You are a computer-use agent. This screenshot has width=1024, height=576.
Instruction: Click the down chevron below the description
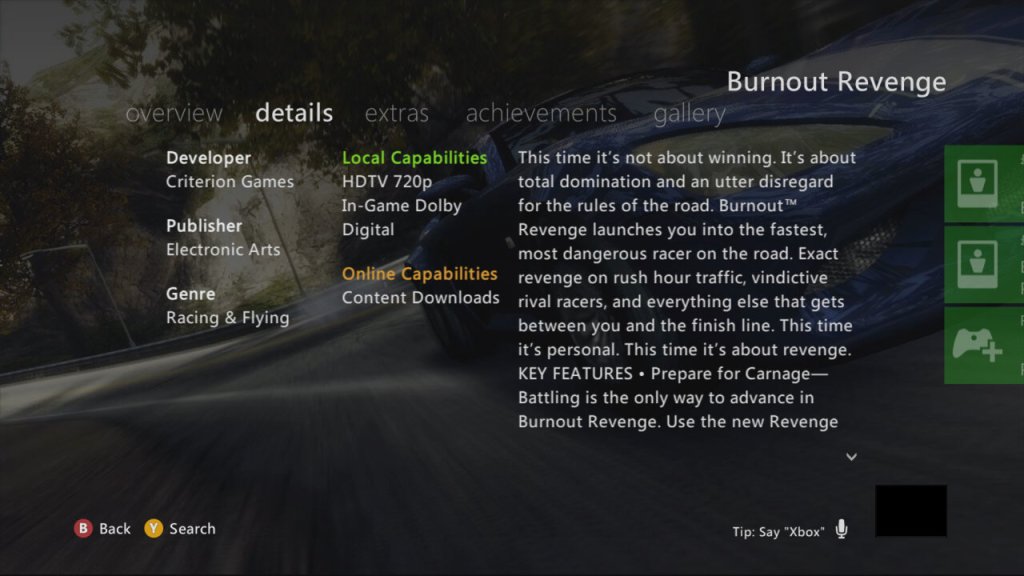pos(852,457)
